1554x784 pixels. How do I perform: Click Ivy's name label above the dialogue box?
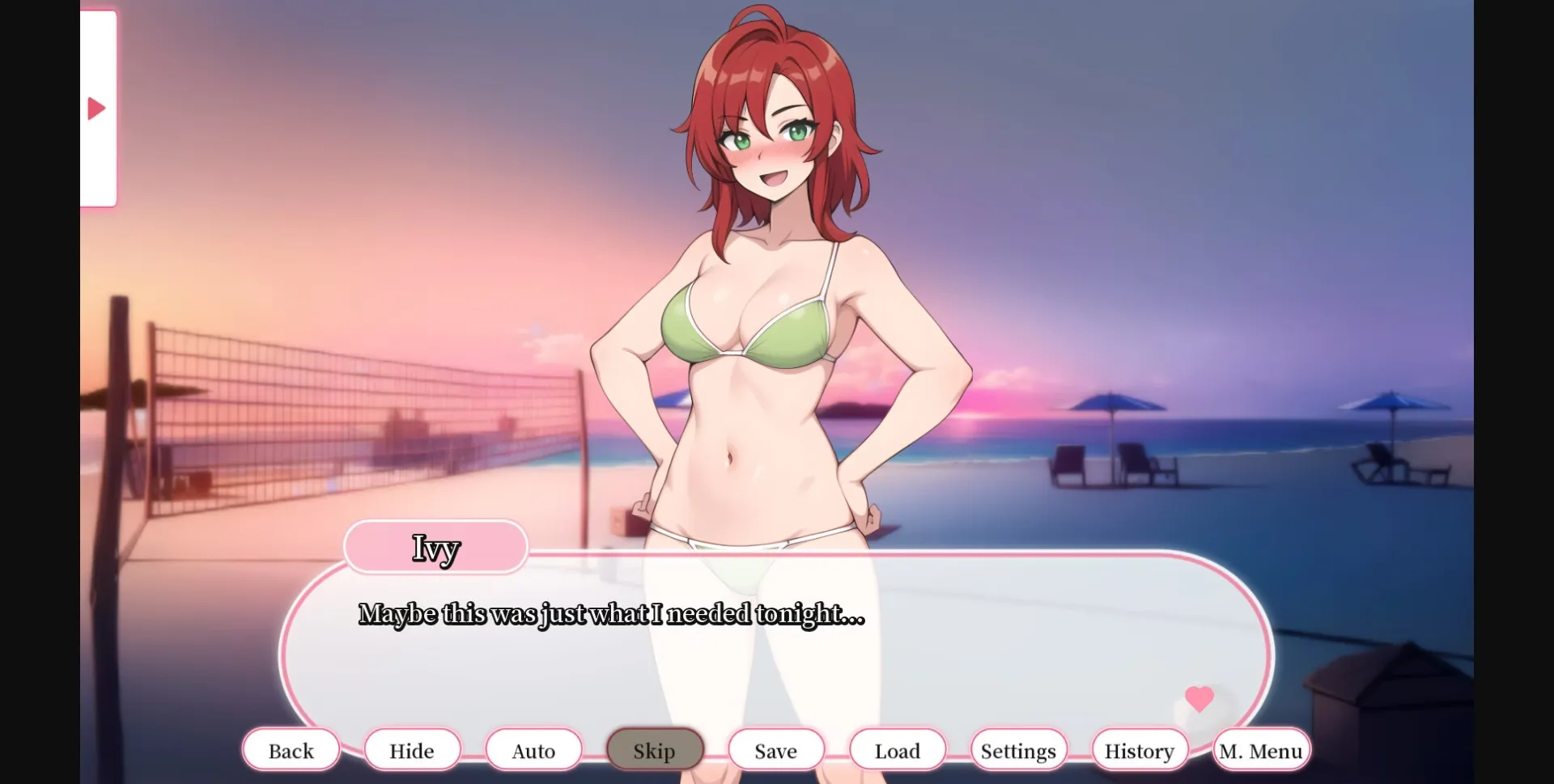click(x=435, y=547)
